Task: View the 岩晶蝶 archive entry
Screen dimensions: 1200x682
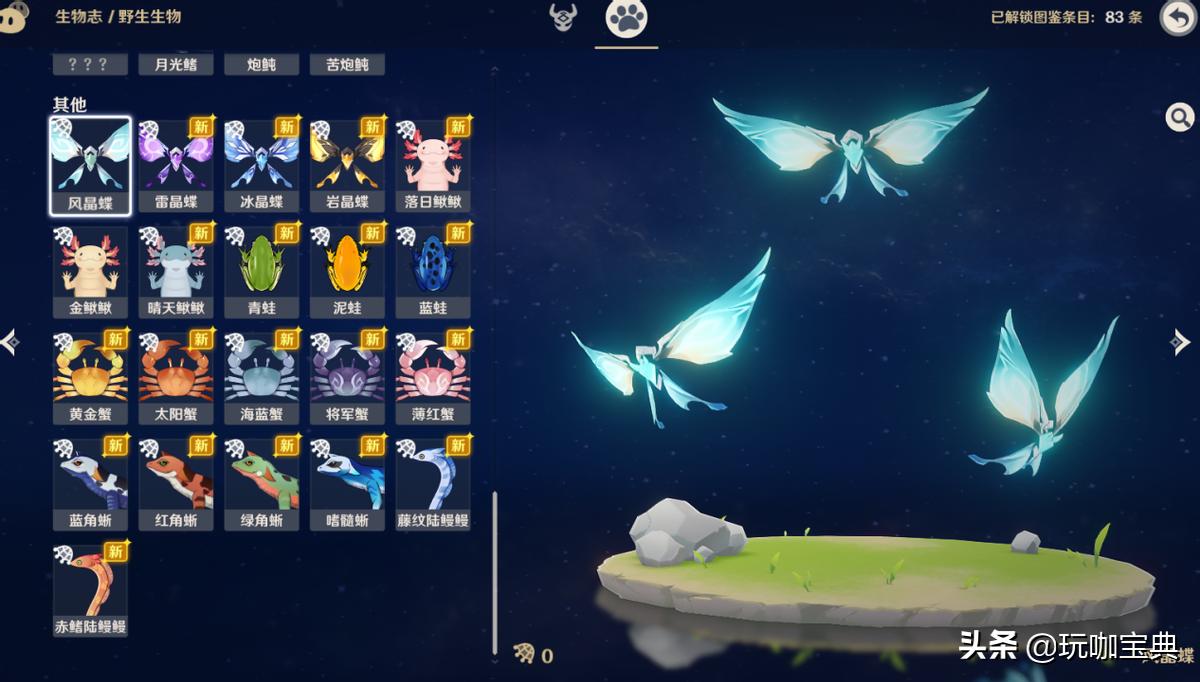Action: point(347,165)
